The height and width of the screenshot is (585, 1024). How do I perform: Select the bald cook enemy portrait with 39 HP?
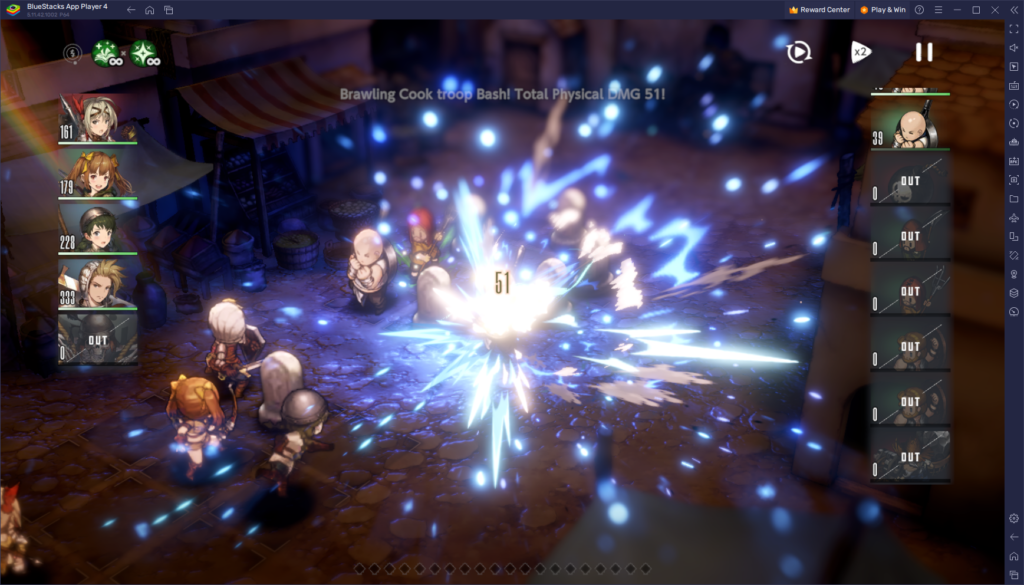pyautogui.click(x=909, y=124)
